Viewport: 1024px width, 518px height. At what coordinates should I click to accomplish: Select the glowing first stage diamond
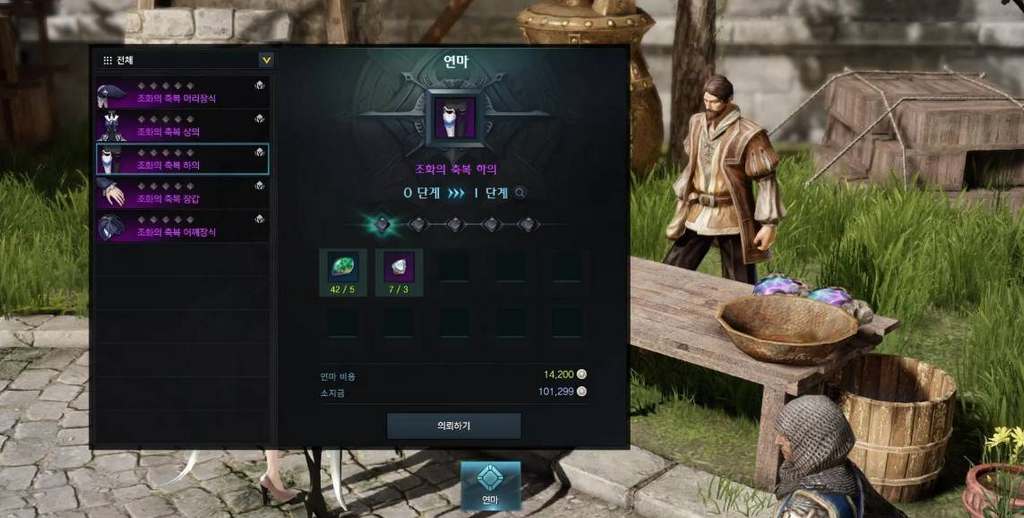click(381, 224)
